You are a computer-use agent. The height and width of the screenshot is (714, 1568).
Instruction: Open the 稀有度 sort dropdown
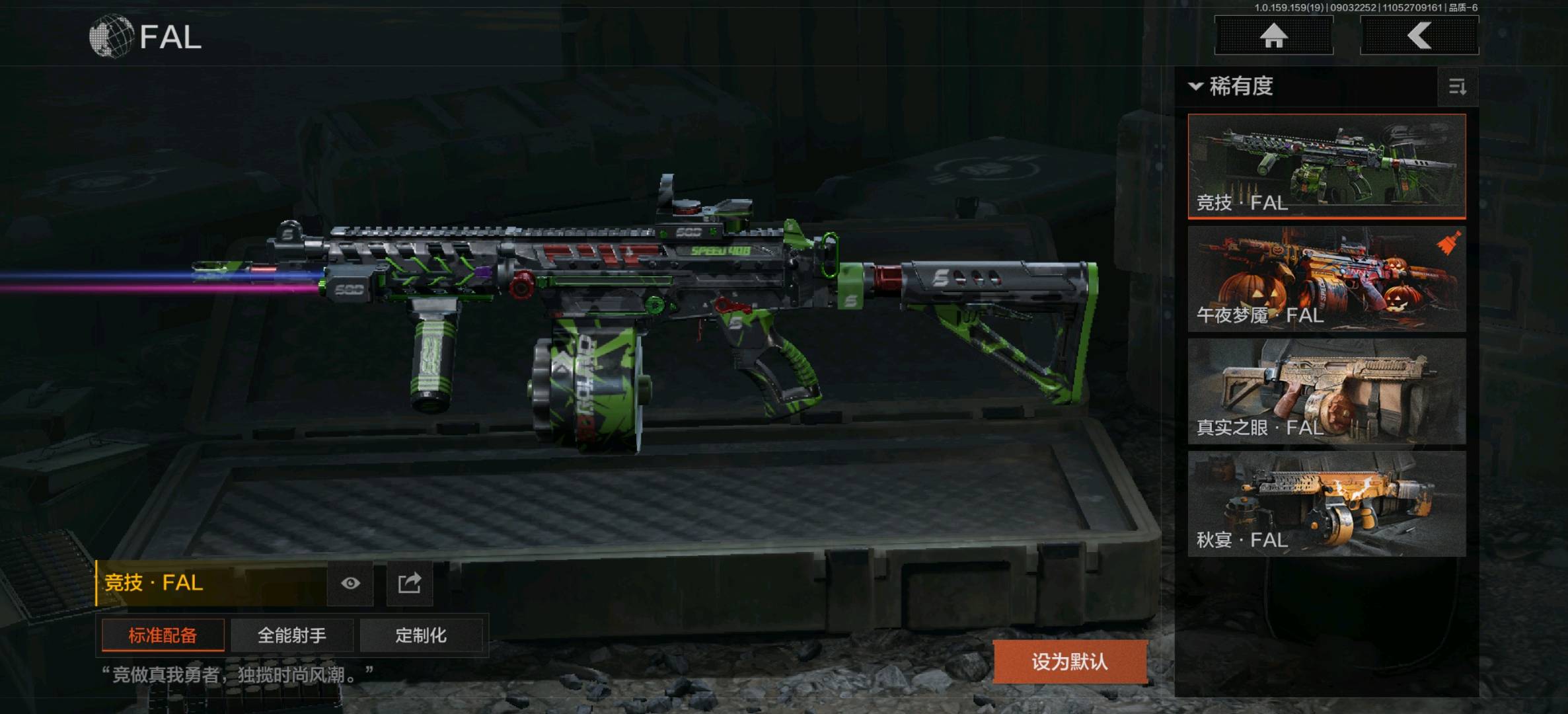tap(1232, 87)
